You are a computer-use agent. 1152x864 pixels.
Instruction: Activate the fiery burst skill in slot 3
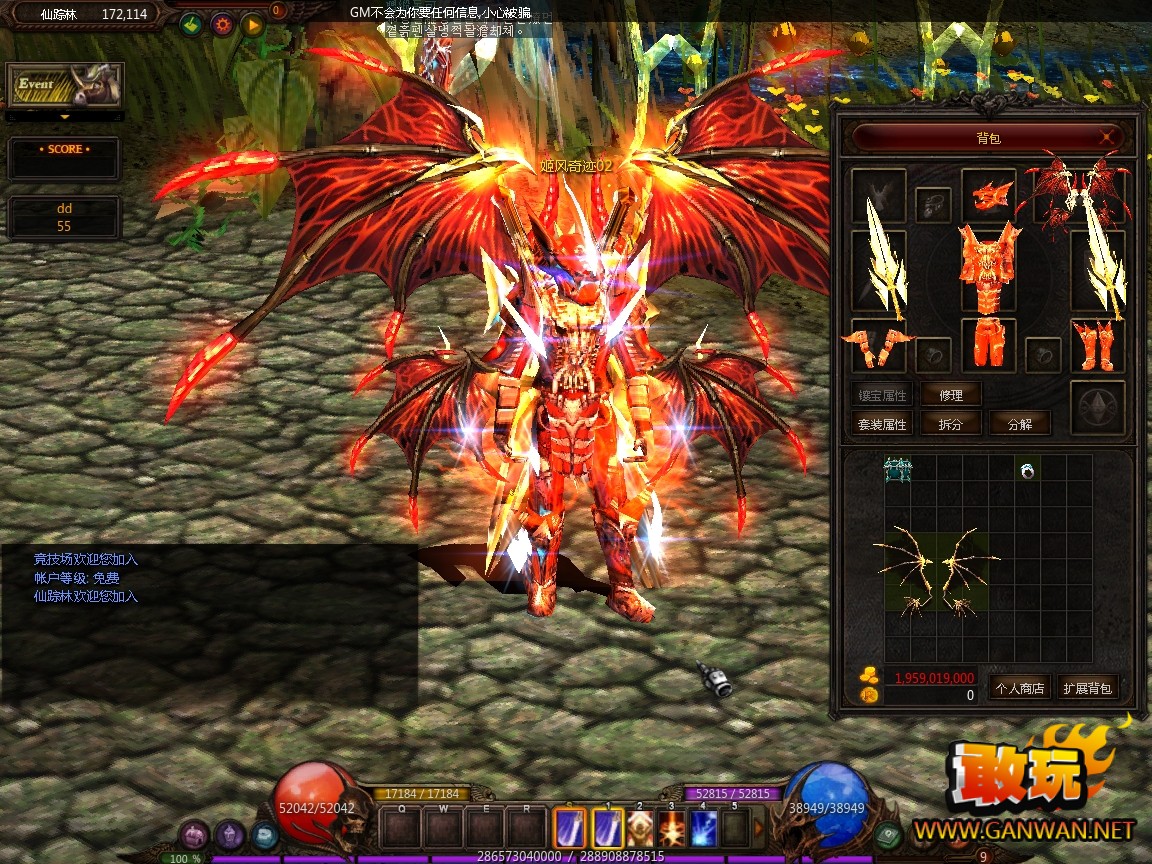tap(671, 828)
